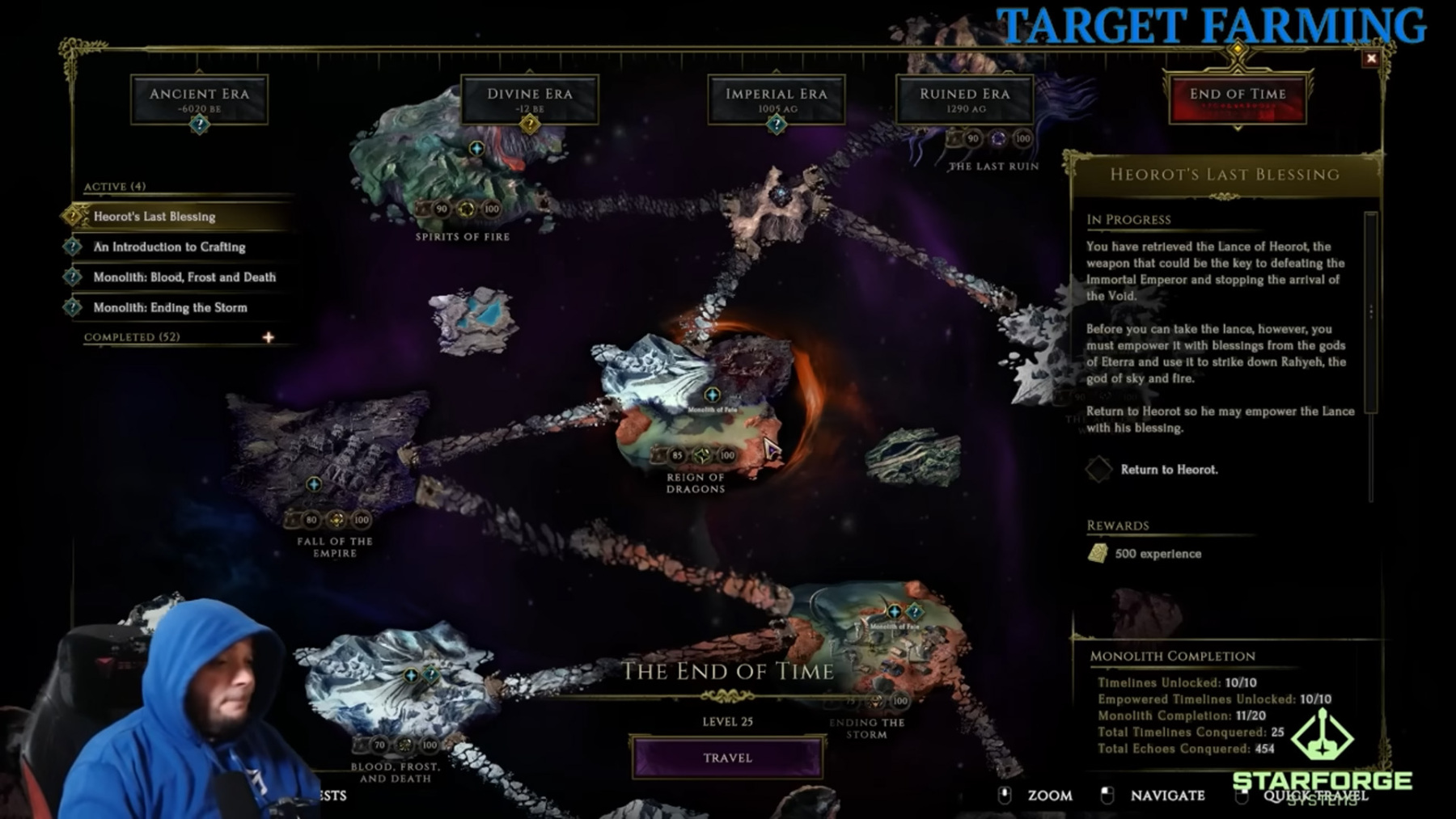Switch to the Ancient Era tab
The image size is (1456, 819).
(x=199, y=99)
